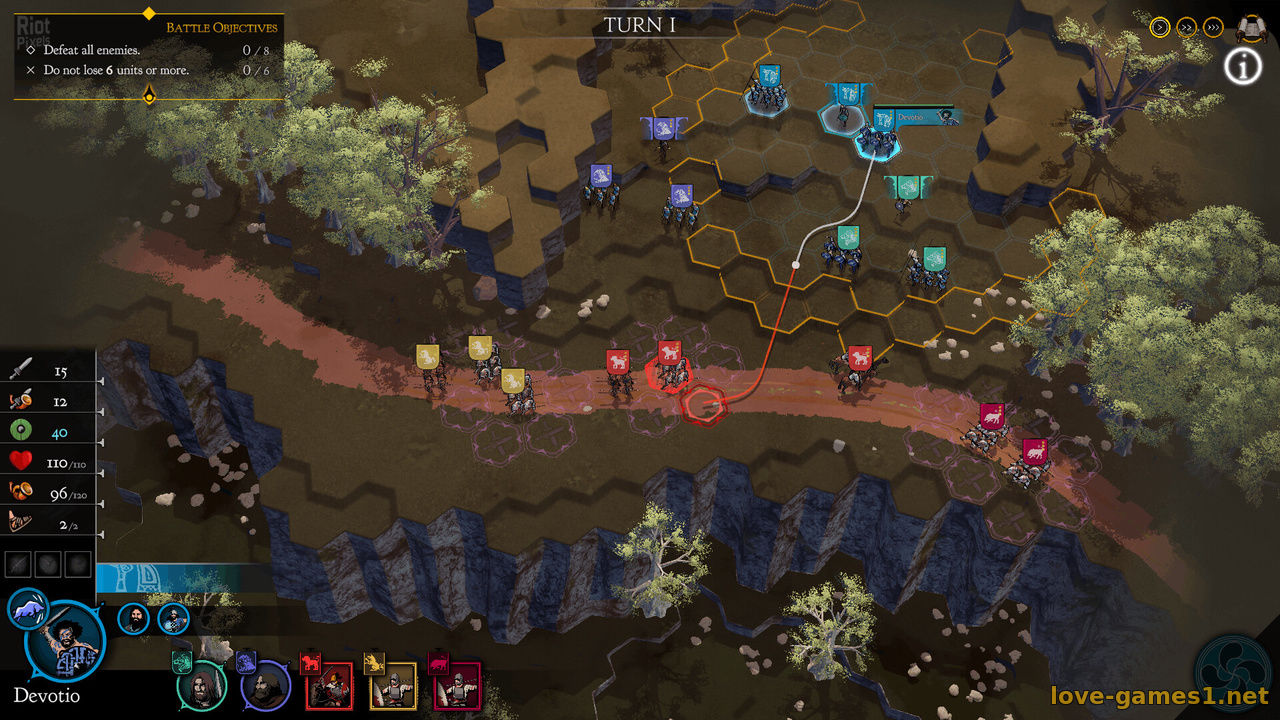Select the bearded hero small portrait
Viewport: 1280px width, 720px height.
(x=133, y=618)
